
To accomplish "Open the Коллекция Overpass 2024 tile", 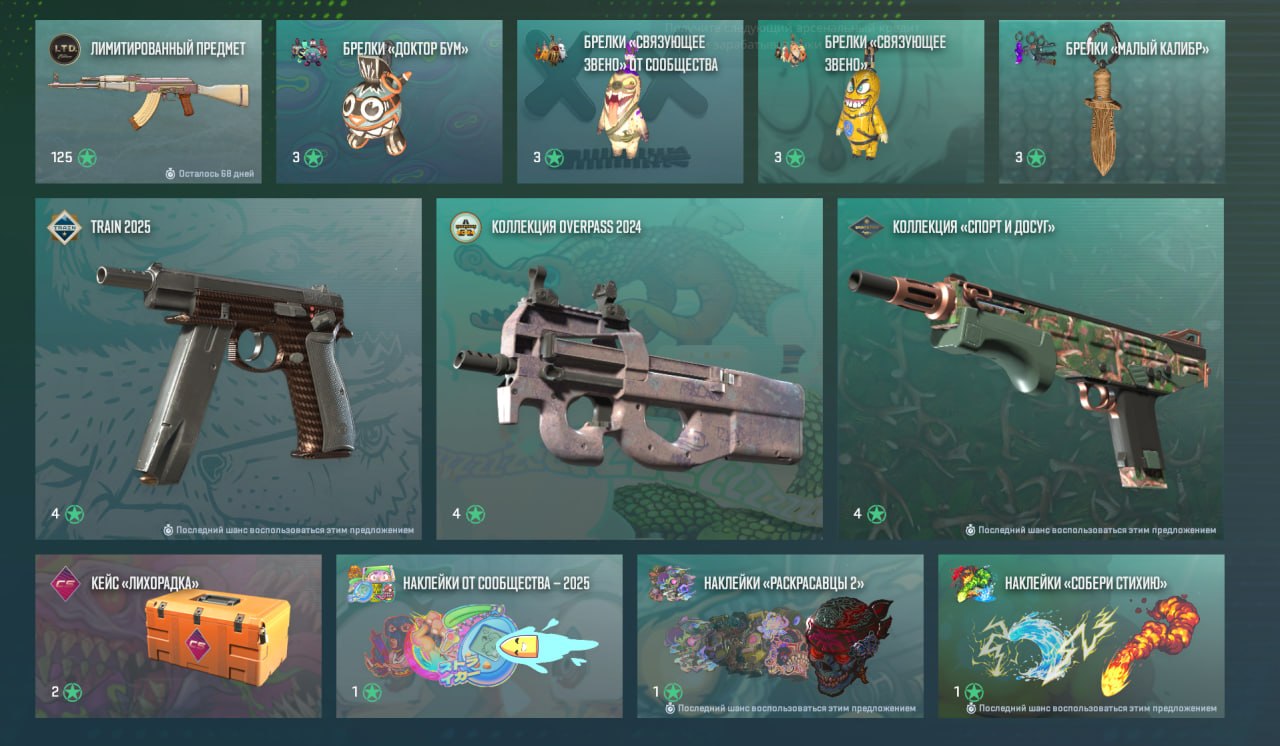I will point(629,369).
